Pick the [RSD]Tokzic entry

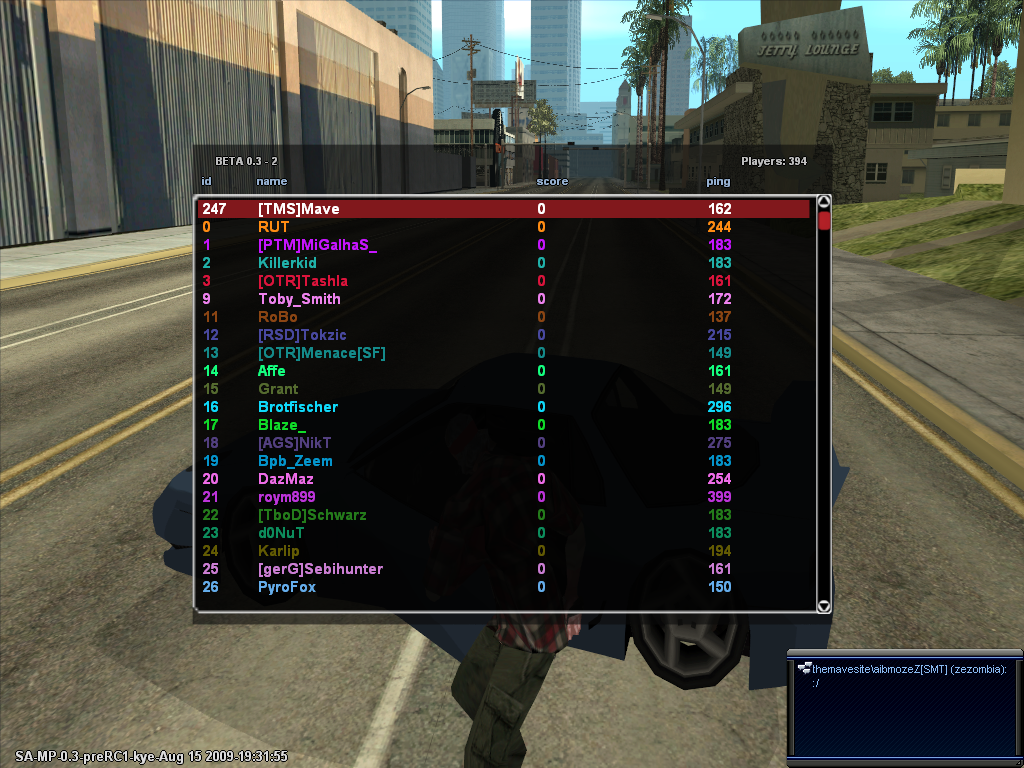click(x=302, y=335)
